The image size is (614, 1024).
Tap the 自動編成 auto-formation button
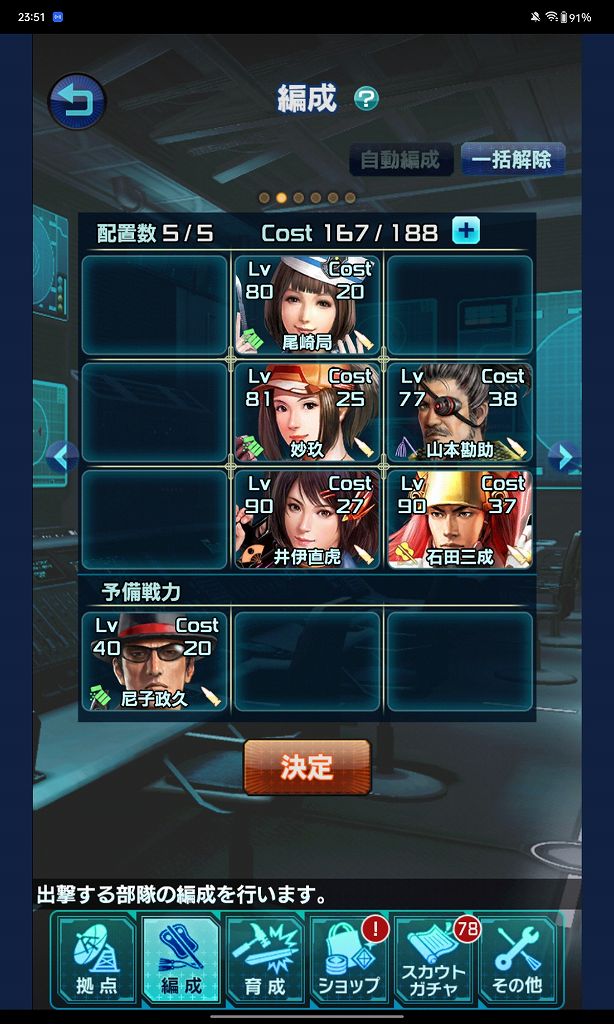pos(400,159)
